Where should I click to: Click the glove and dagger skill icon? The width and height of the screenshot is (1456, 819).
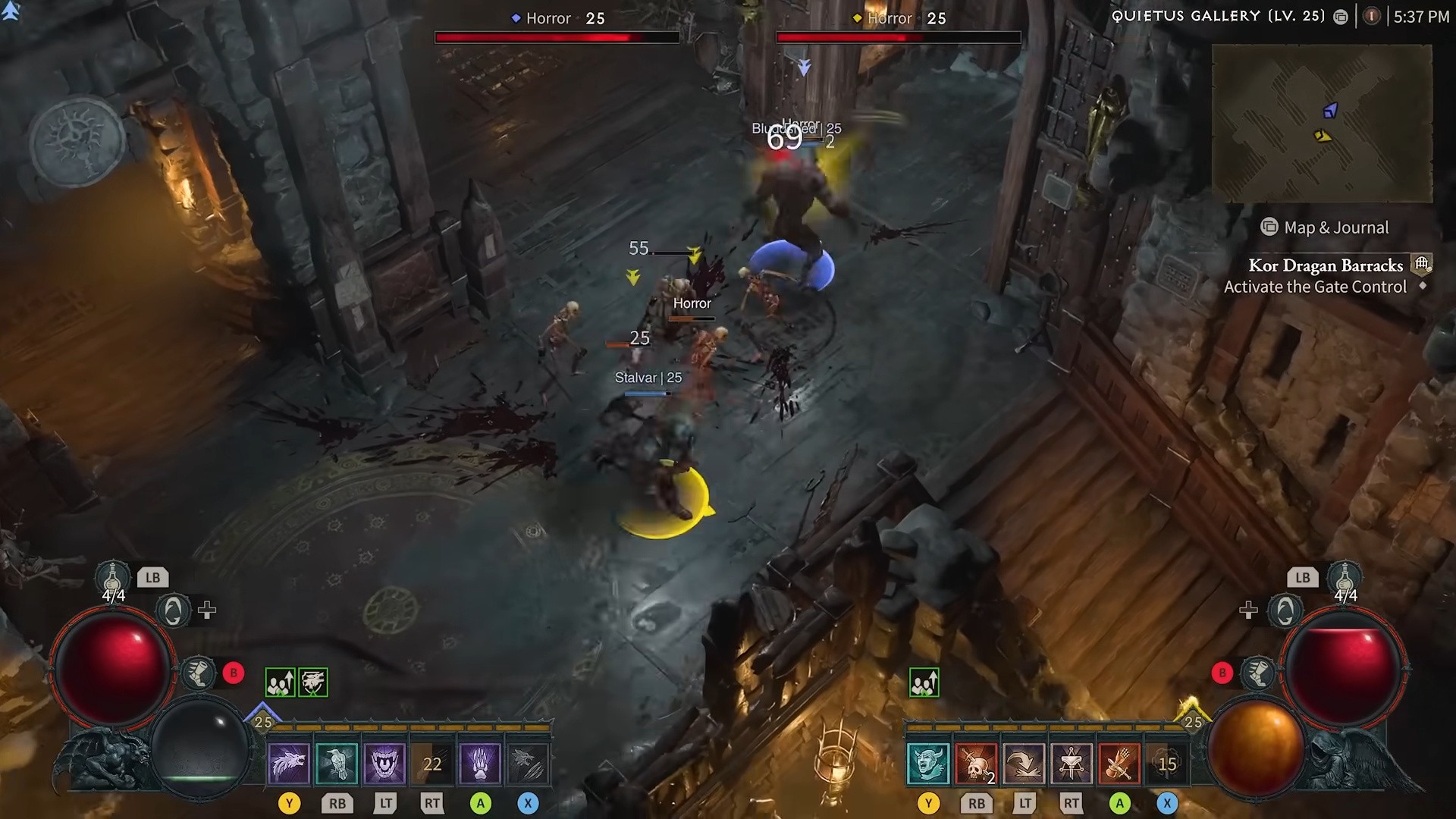[x=1121, y=764]
